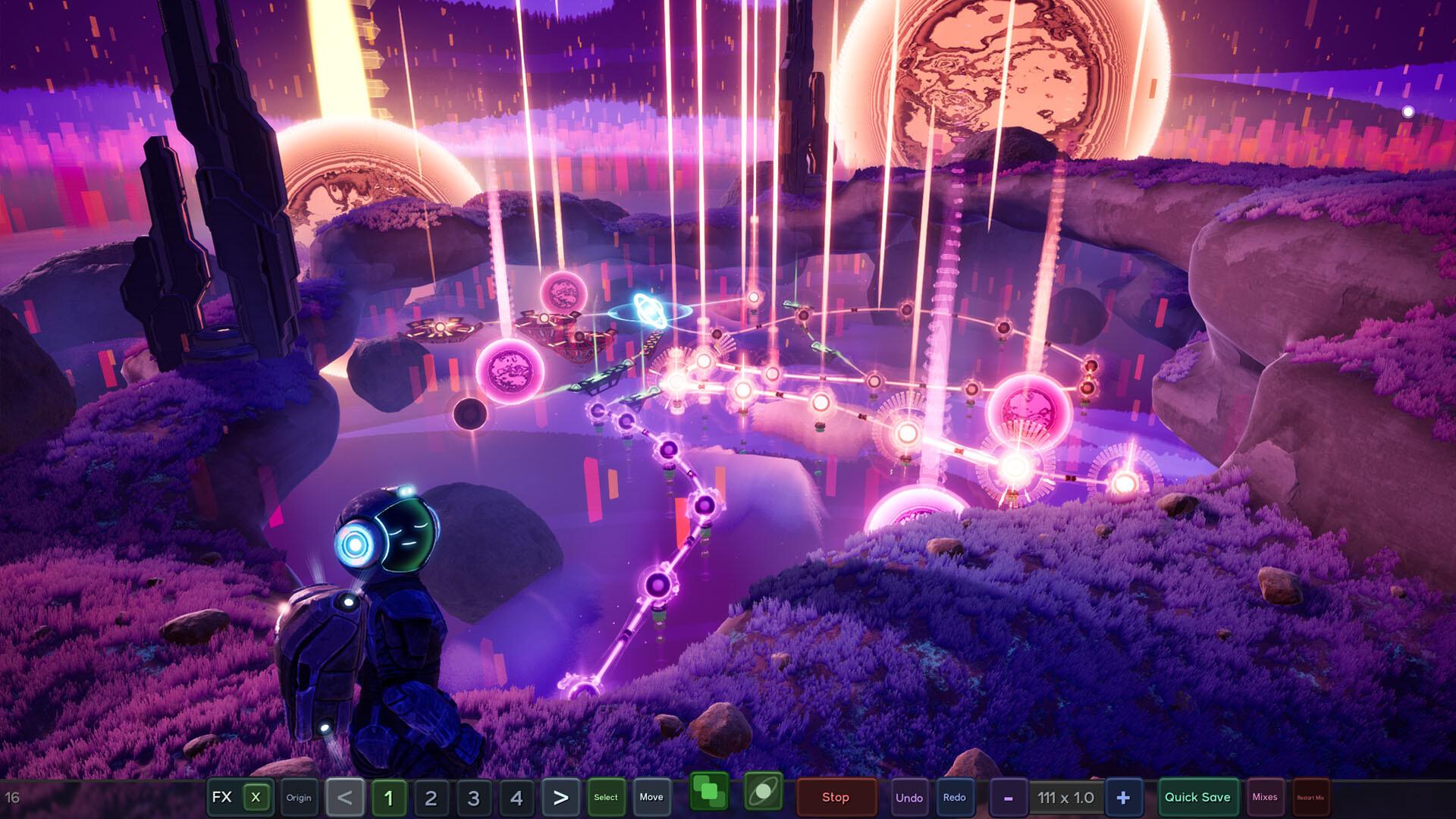The image size is (1456, 819).
Task: Go to the previous page with left arrow
Action: coord(345,798)
